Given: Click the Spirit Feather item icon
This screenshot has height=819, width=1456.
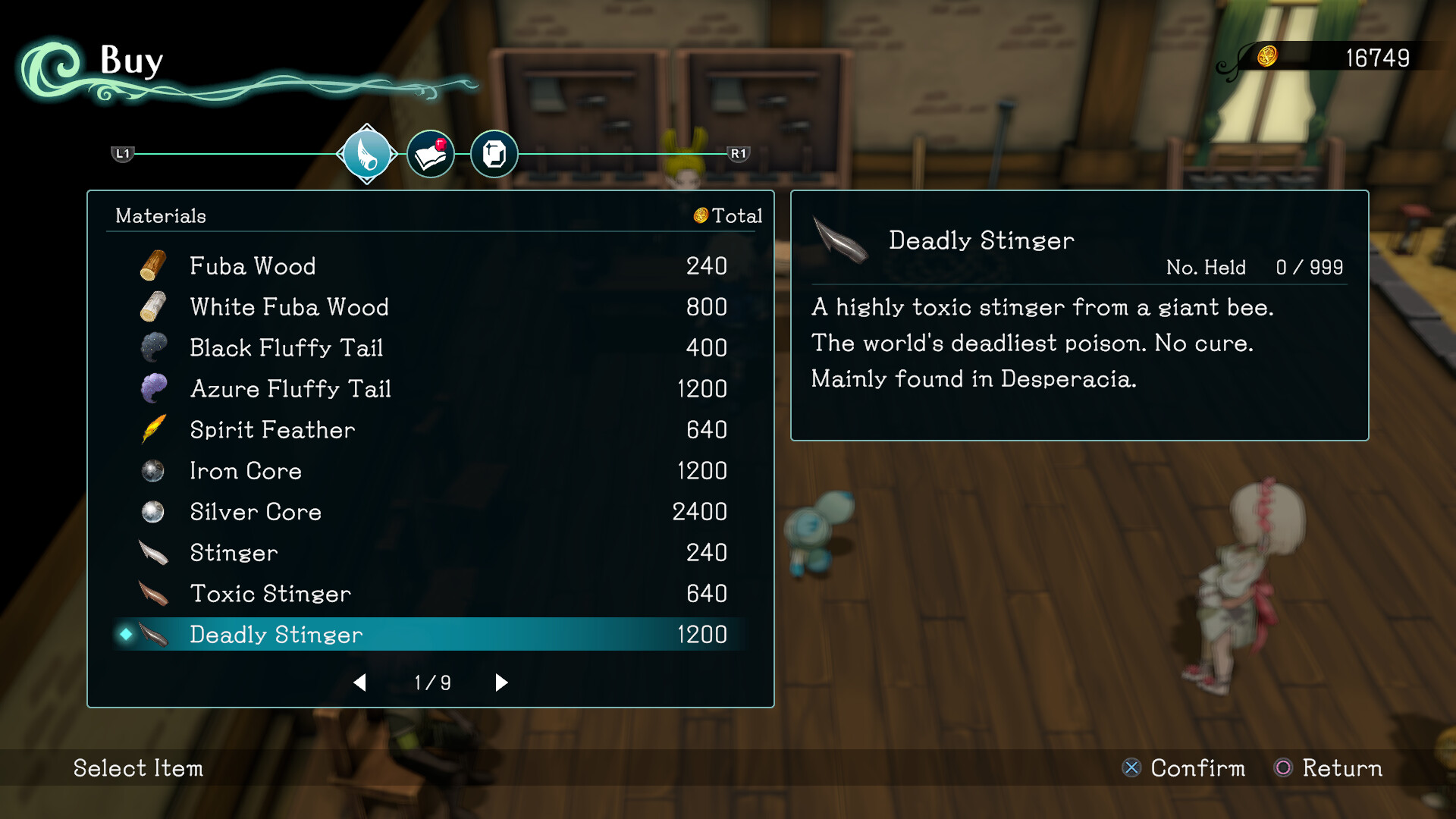Looking at the screenshot, I should click(152, 429).
